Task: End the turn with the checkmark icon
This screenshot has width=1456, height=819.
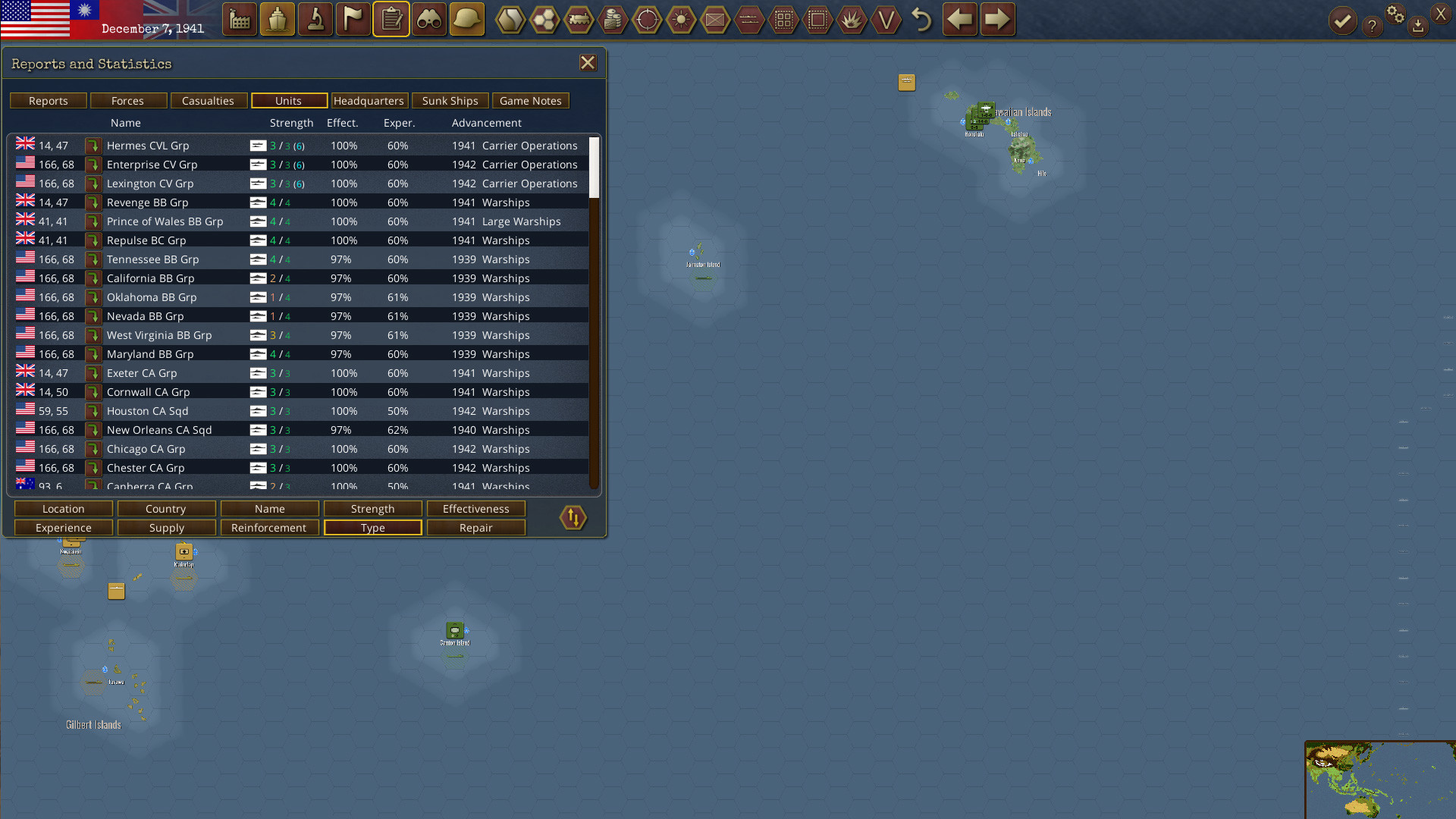Action: pyautogui.click(x=1342, y=20)
